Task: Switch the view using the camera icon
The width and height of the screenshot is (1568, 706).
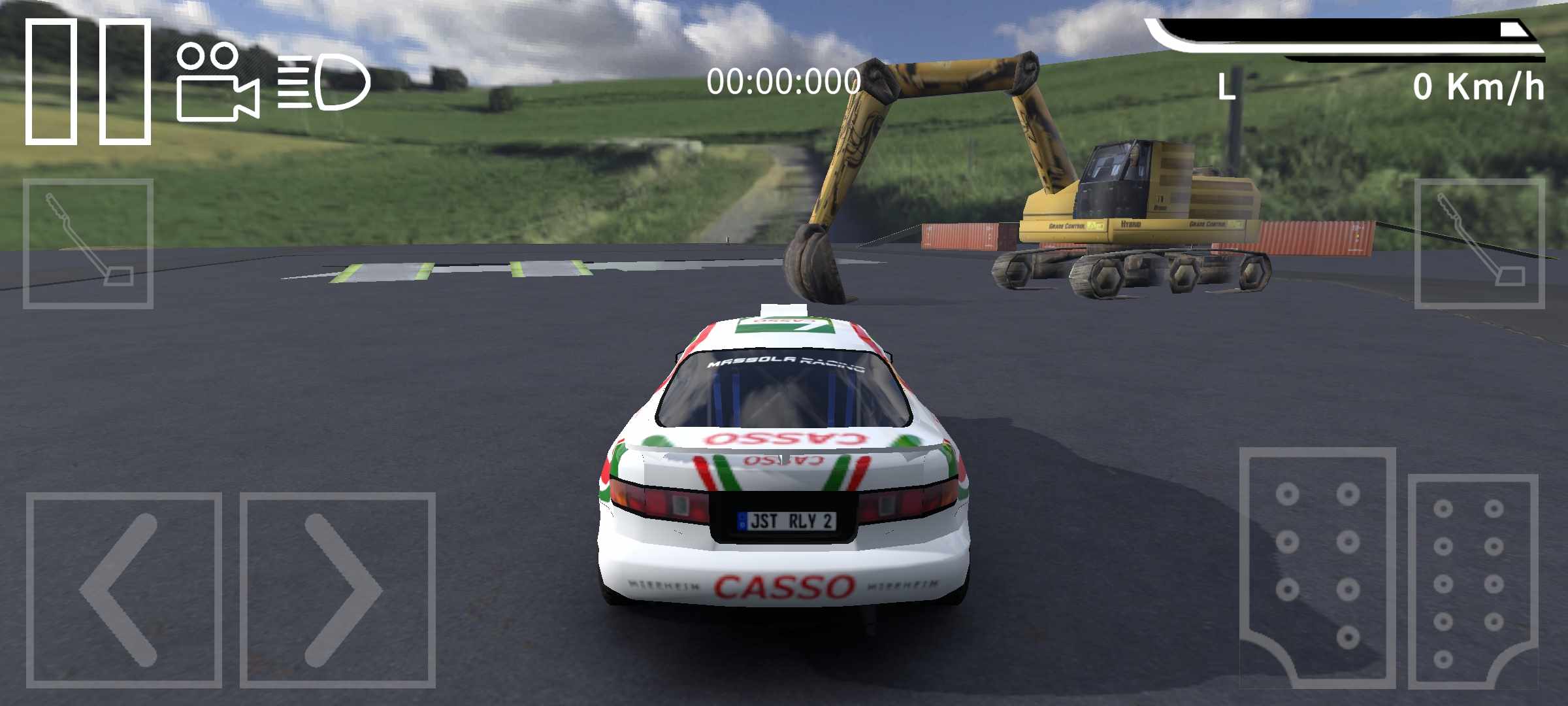Action: [x=217, y=83]
